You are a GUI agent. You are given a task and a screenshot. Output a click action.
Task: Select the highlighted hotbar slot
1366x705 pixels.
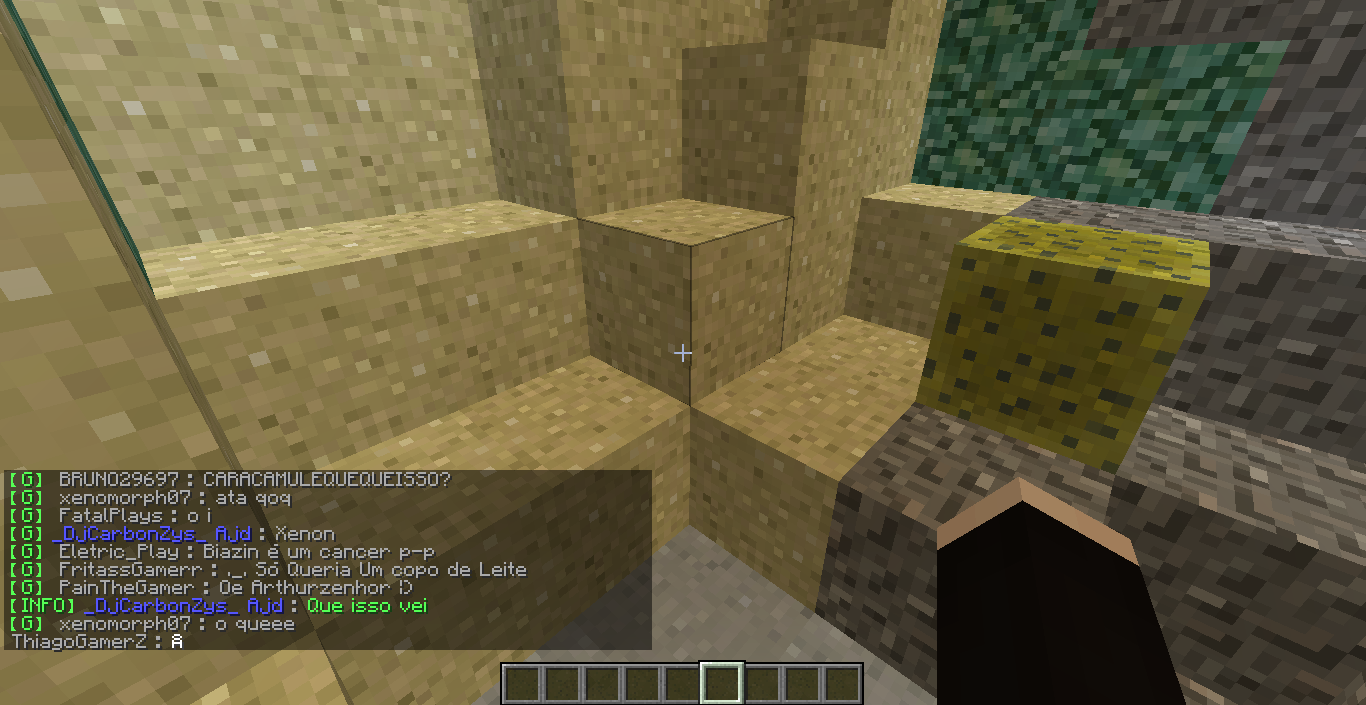click(x=721, y=684)
